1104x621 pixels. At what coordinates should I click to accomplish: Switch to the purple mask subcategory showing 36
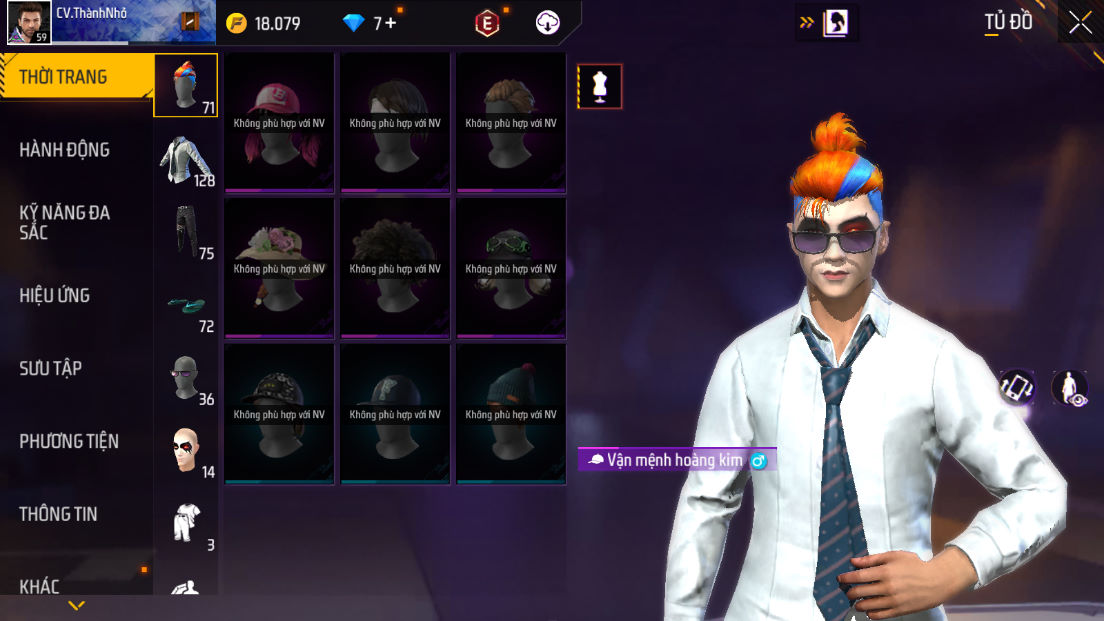click(x=186, y=378)
